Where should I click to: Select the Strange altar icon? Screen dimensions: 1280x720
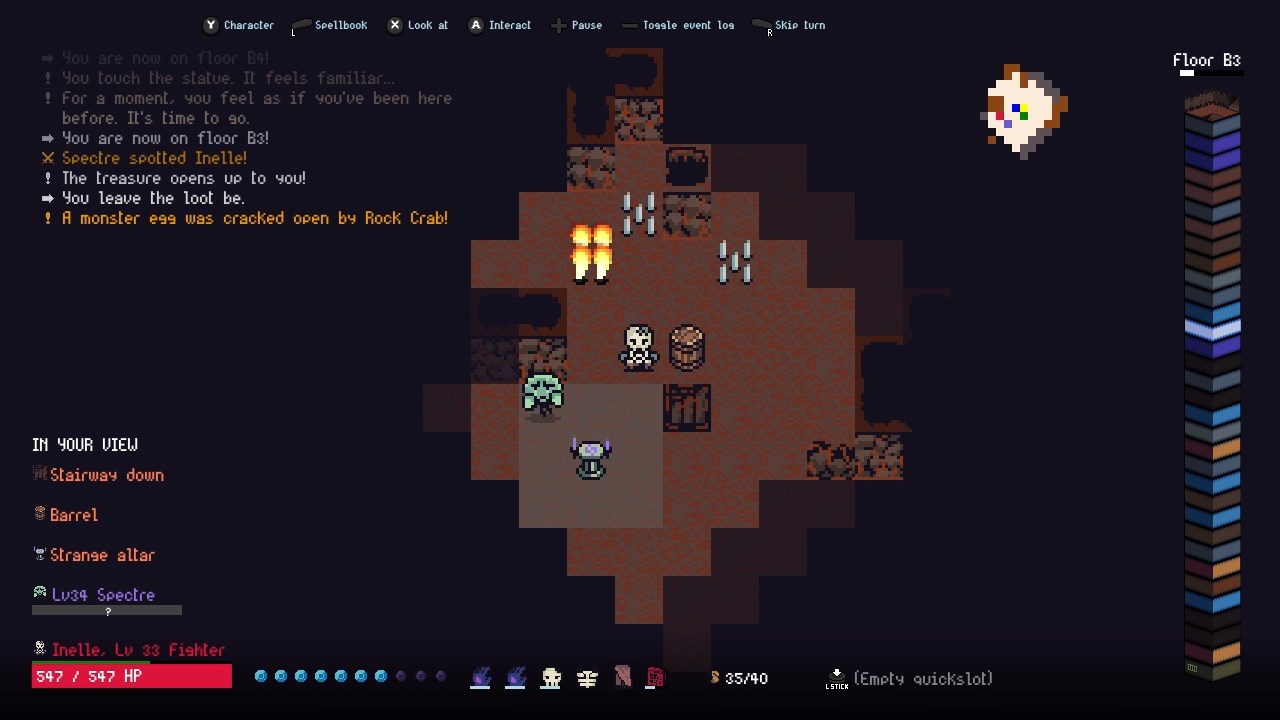coord(39,554)
